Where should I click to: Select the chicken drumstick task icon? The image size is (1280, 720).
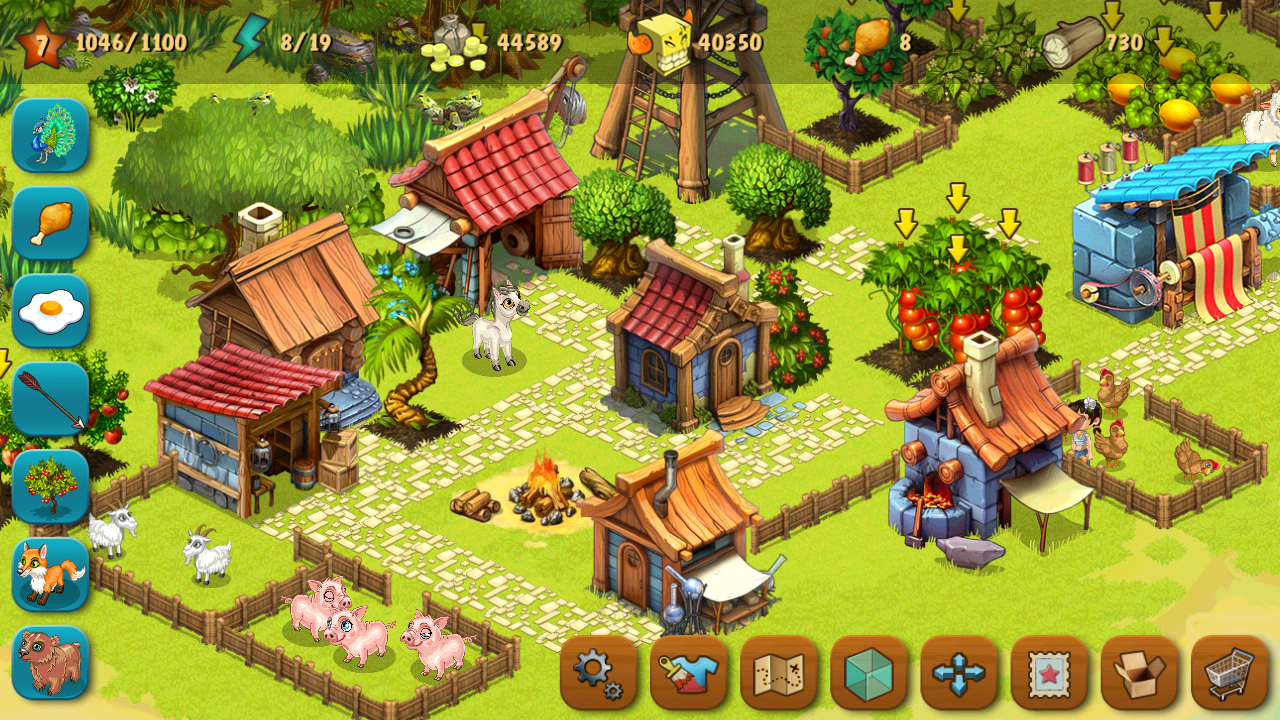click(x=50, y=223)
